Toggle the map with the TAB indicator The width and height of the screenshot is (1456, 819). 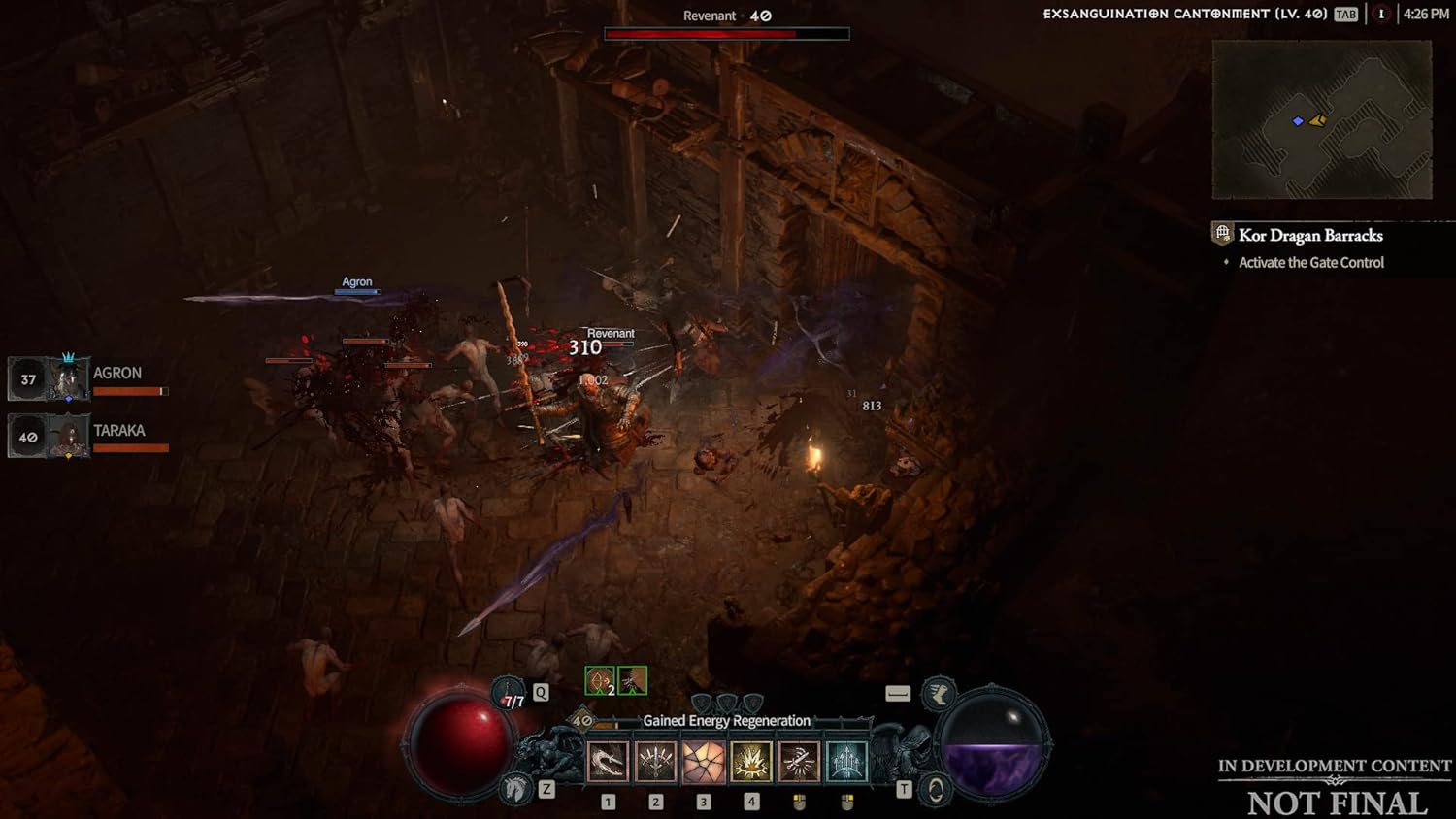pos(1345,14)
